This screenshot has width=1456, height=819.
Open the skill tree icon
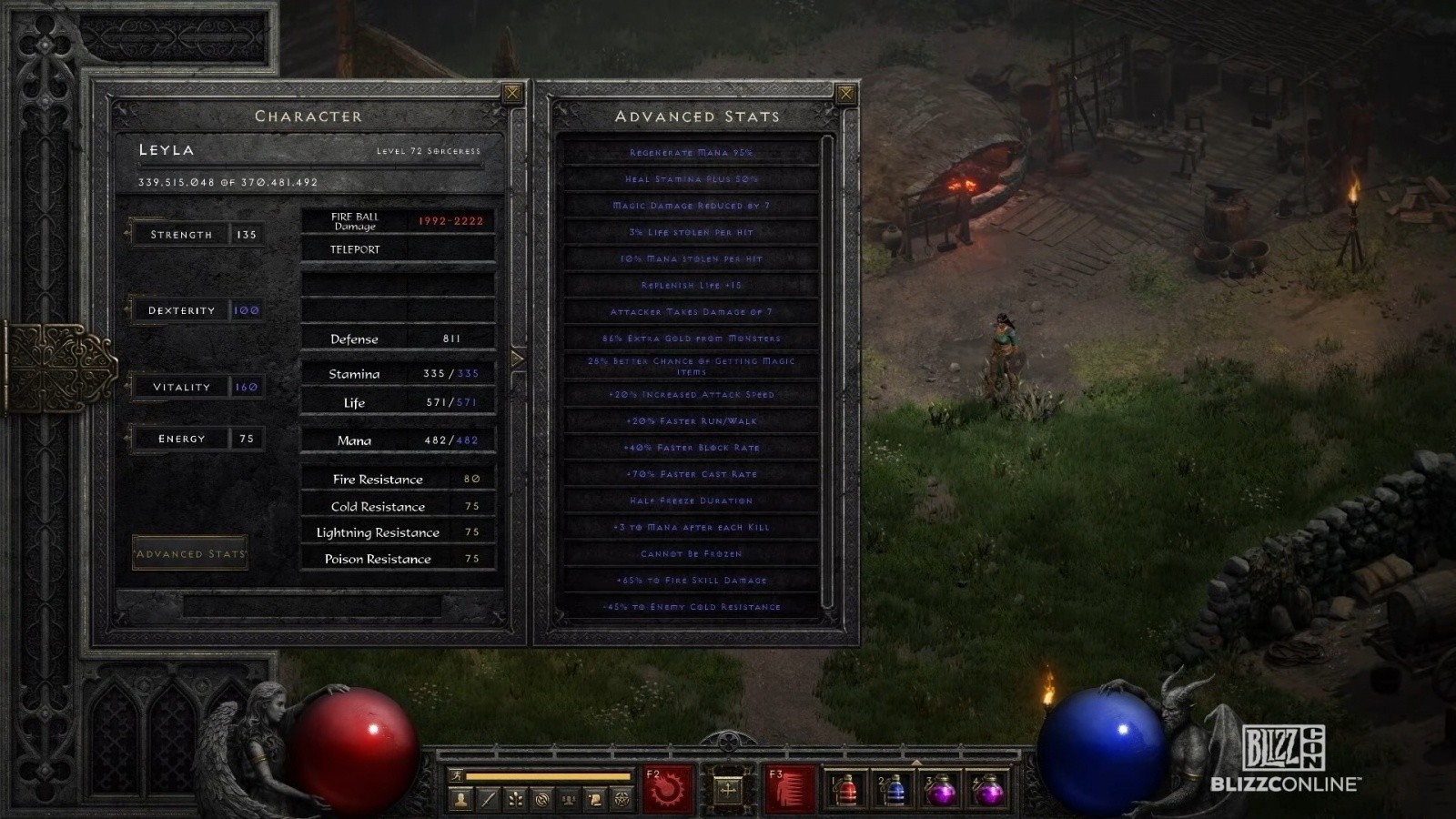click(x=515, y=800)
